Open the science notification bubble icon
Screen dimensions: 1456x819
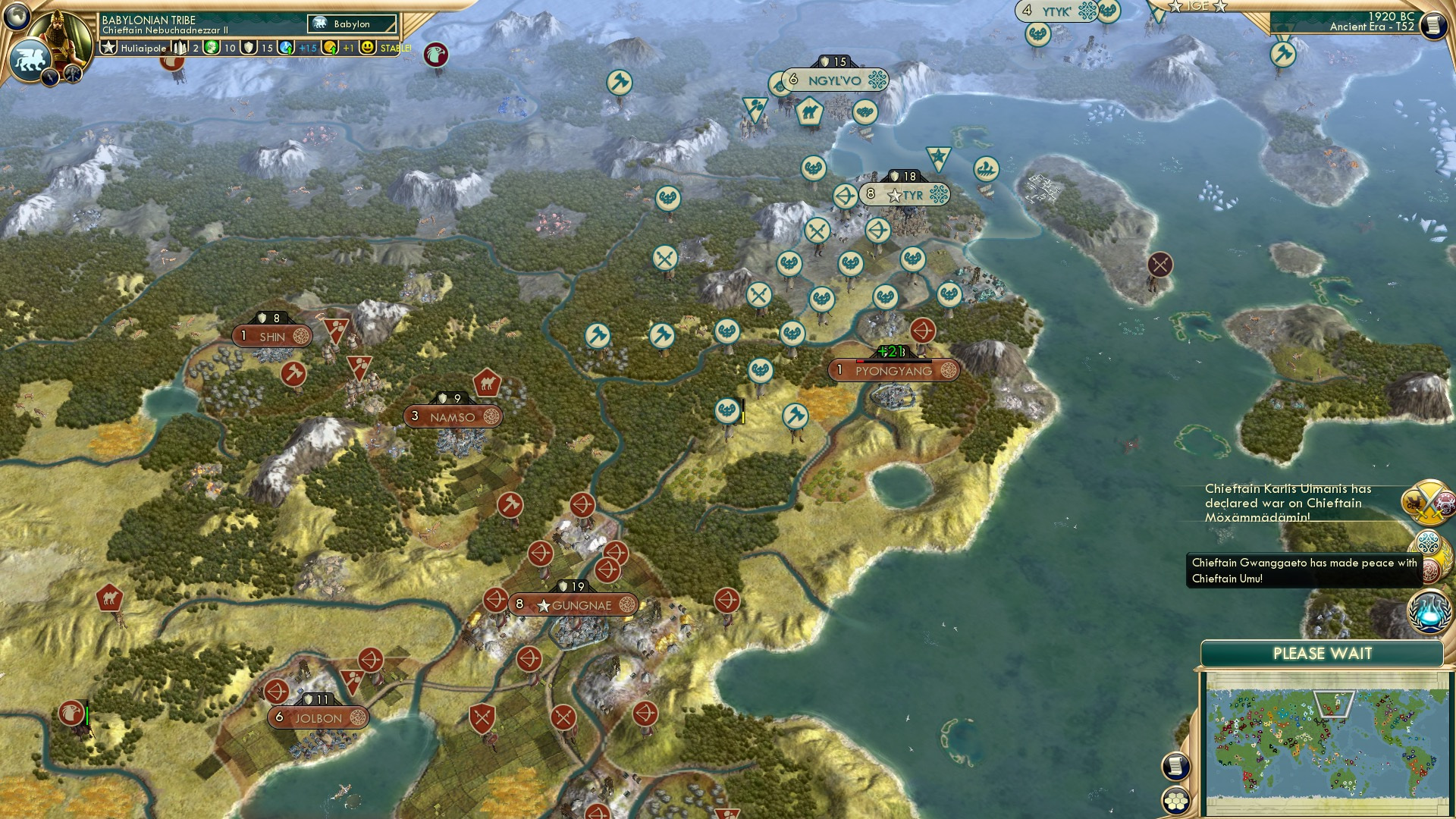[1429, 613]
